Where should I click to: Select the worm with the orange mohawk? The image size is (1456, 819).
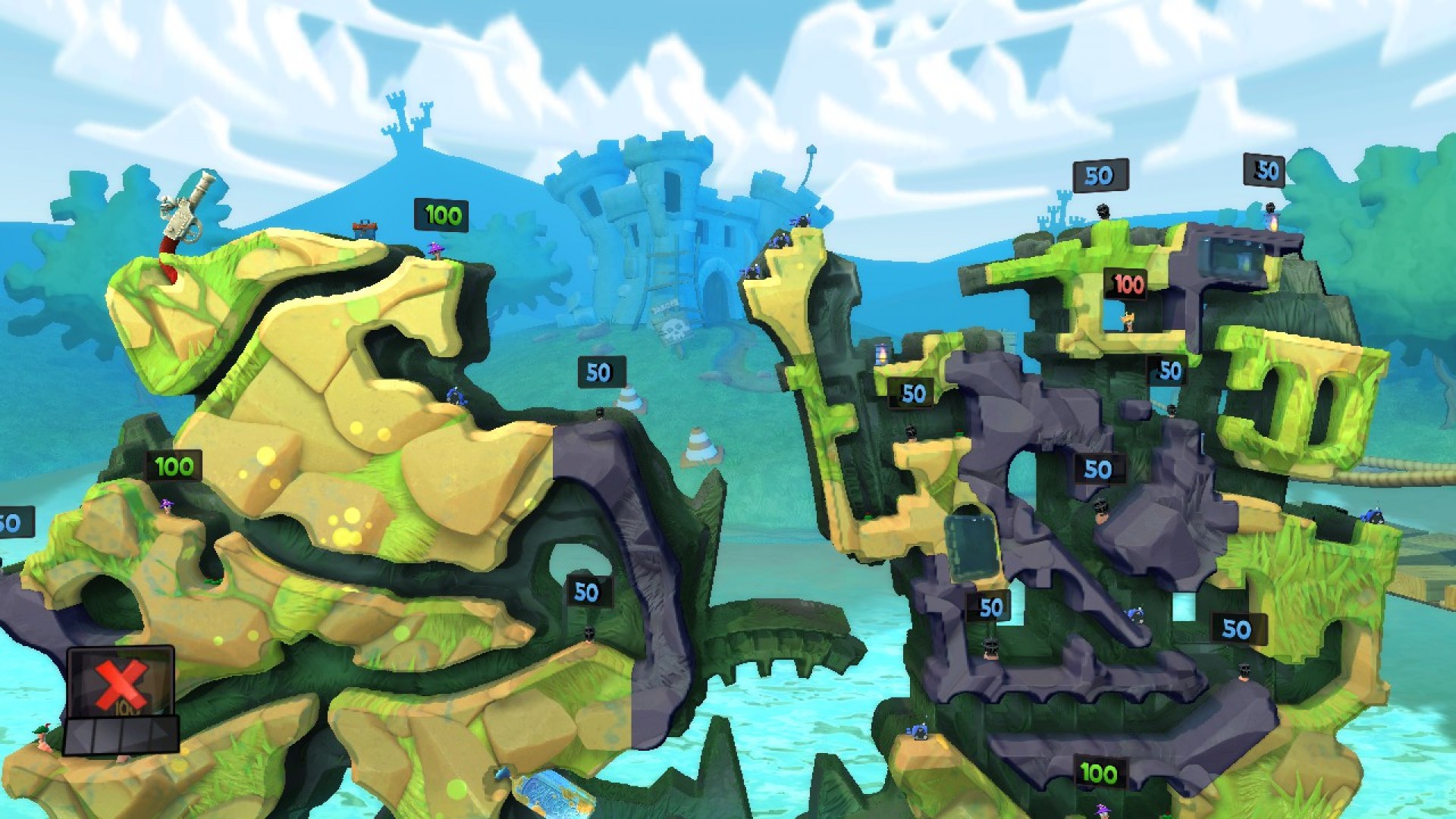coord(1128,320)
